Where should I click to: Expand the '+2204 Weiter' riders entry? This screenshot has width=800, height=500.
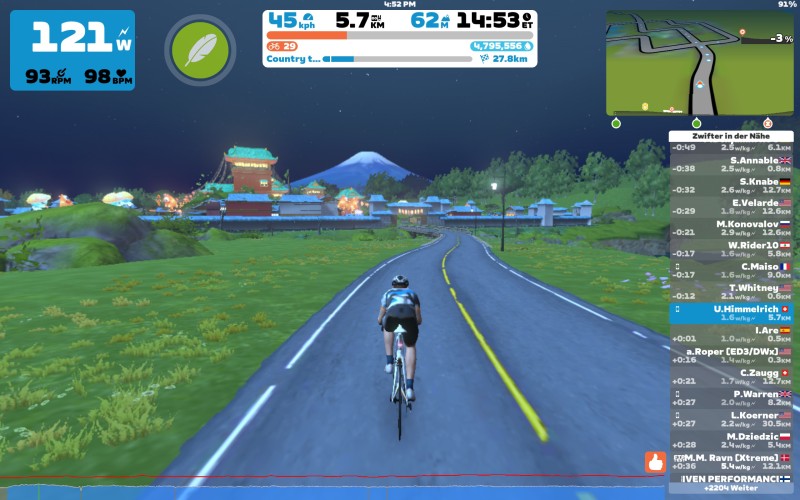tap(735, 491)
